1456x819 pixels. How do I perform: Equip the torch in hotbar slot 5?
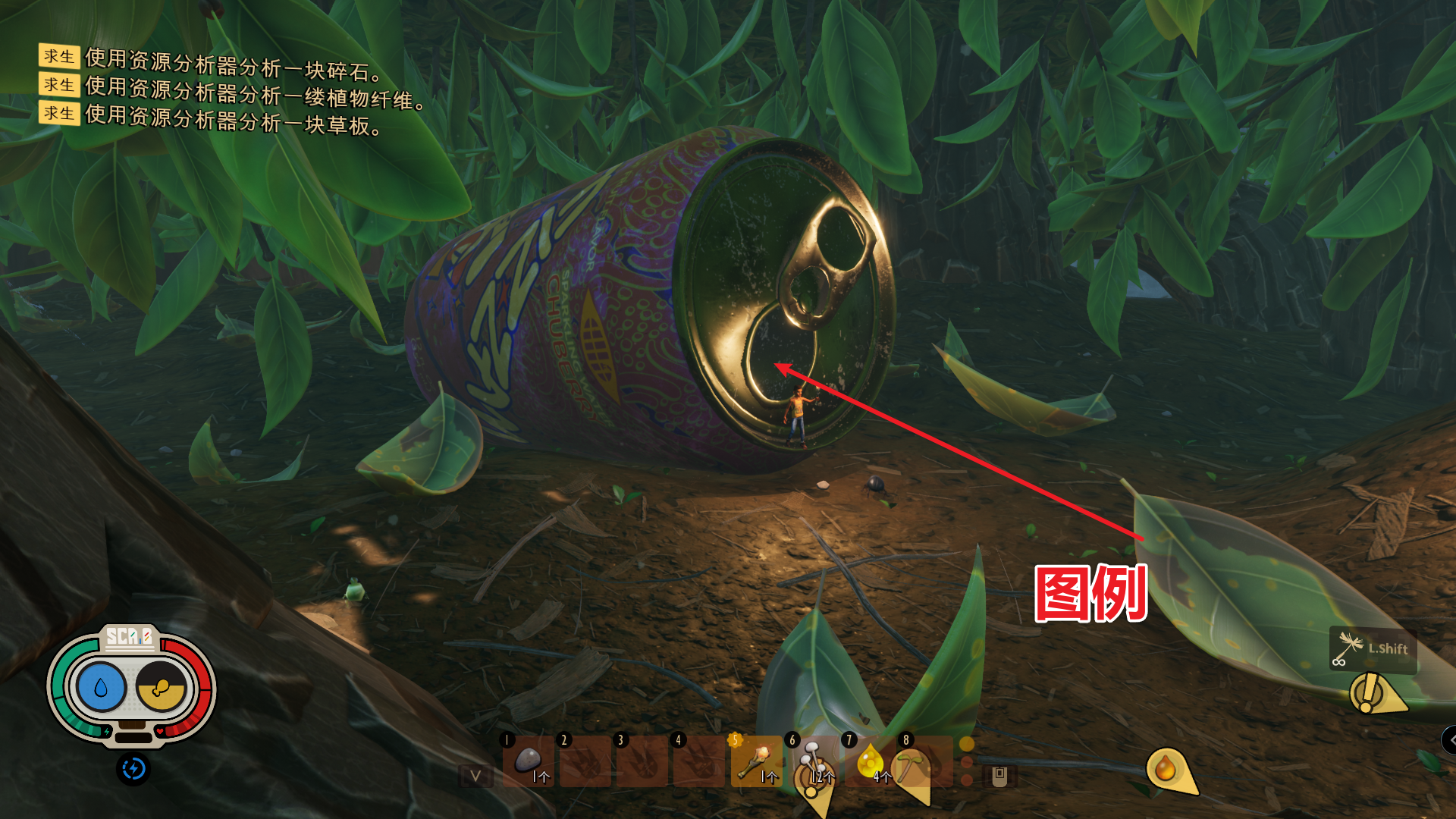click(756, 761)
